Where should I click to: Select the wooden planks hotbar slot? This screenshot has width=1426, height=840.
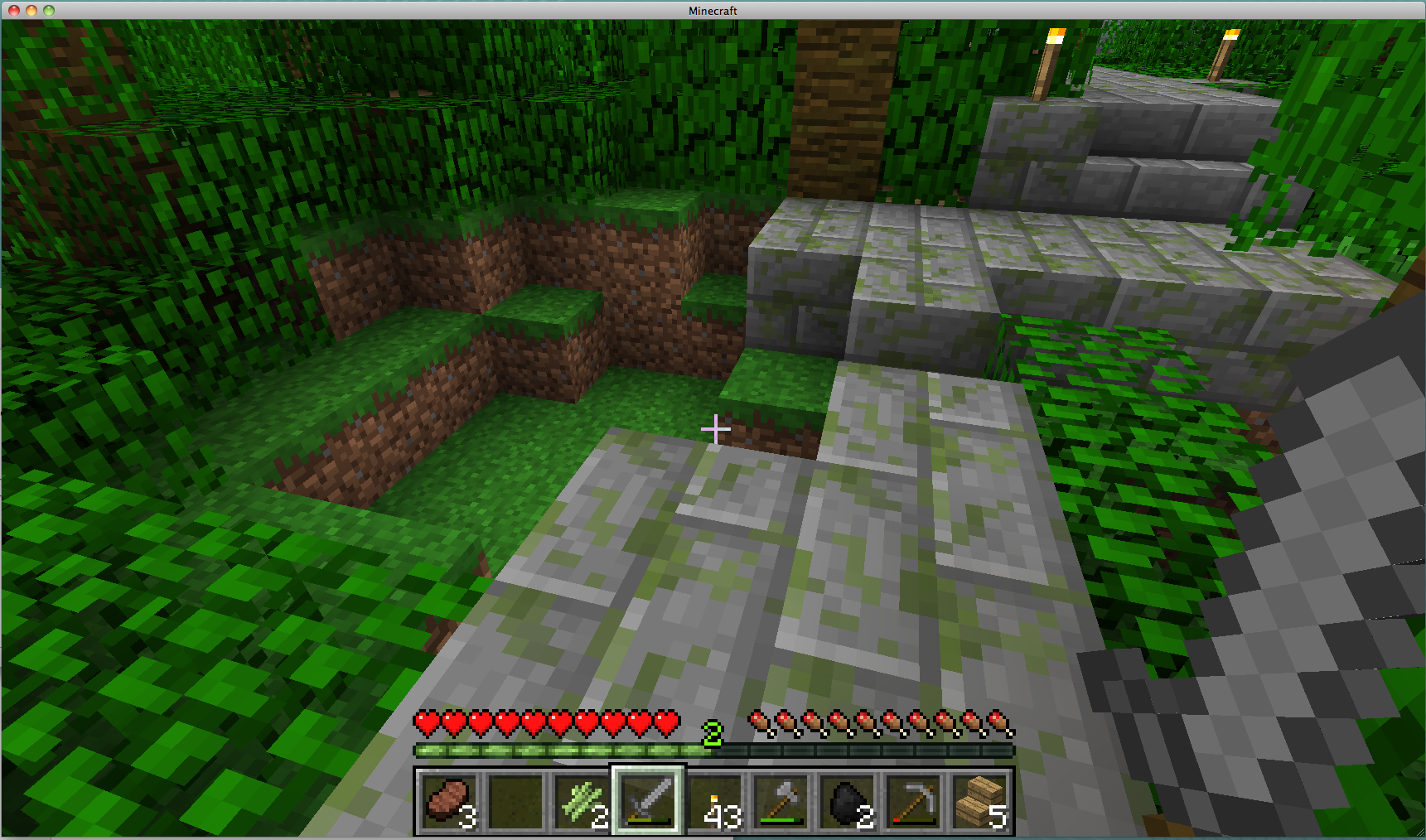click(x=980, y=800)
